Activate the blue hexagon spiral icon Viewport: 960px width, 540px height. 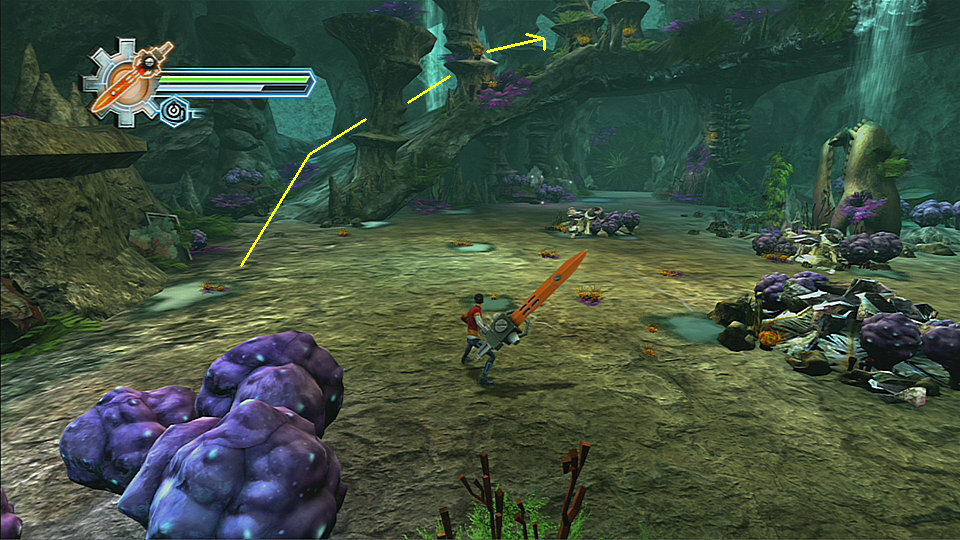point(174,108)
